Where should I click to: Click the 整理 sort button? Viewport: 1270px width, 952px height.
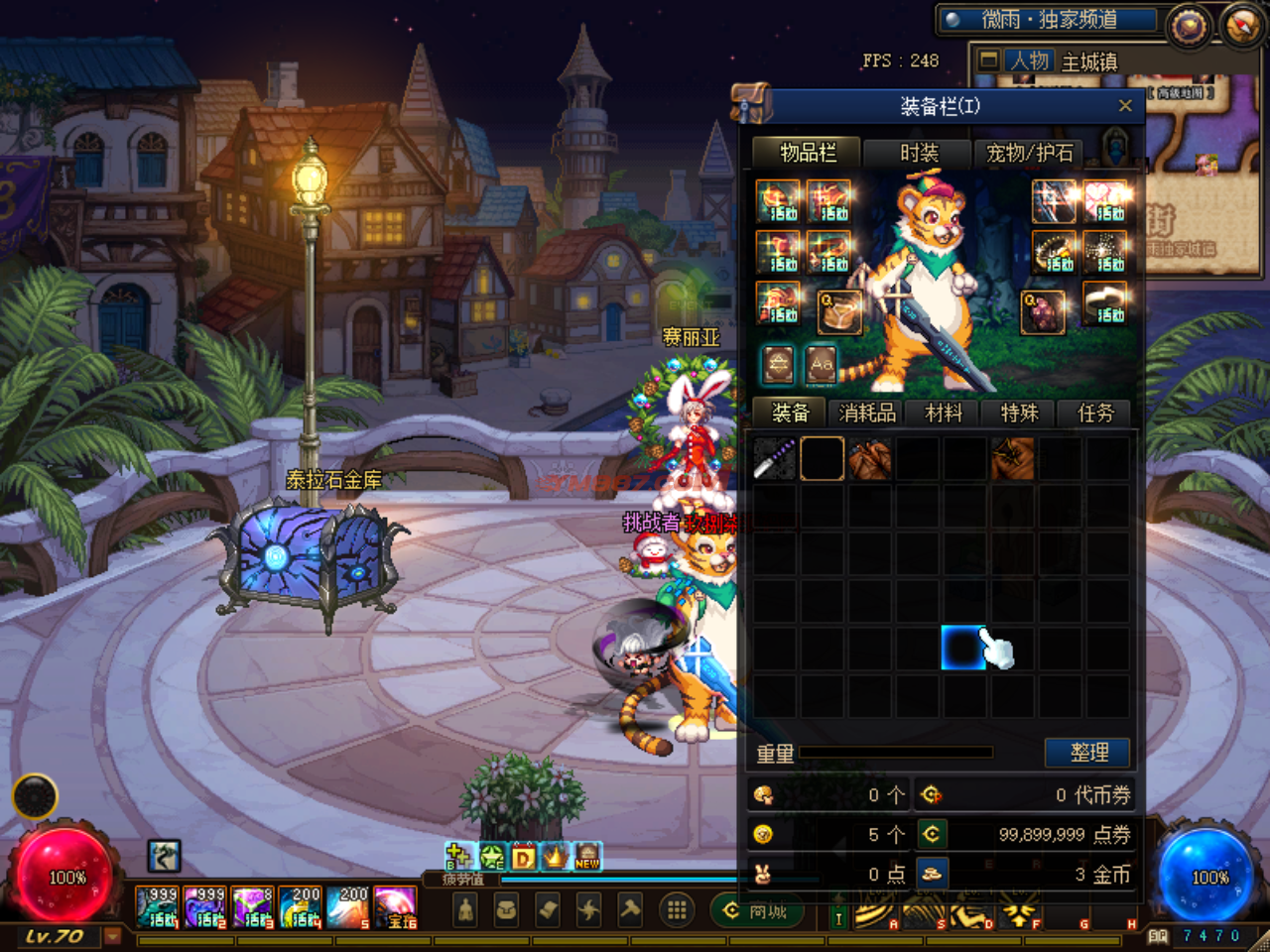(1088, 753)
